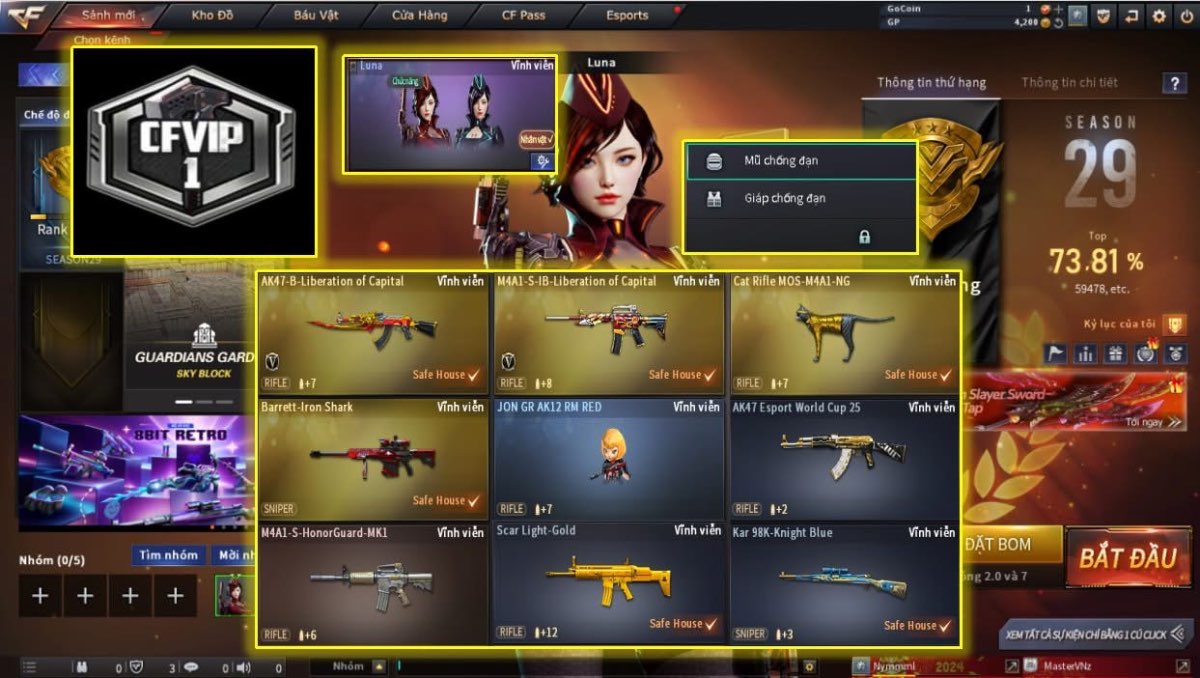1200x678 pixels.
Task: Choose the Mũ chống đạn helmet entry
Action: [800, 160]
